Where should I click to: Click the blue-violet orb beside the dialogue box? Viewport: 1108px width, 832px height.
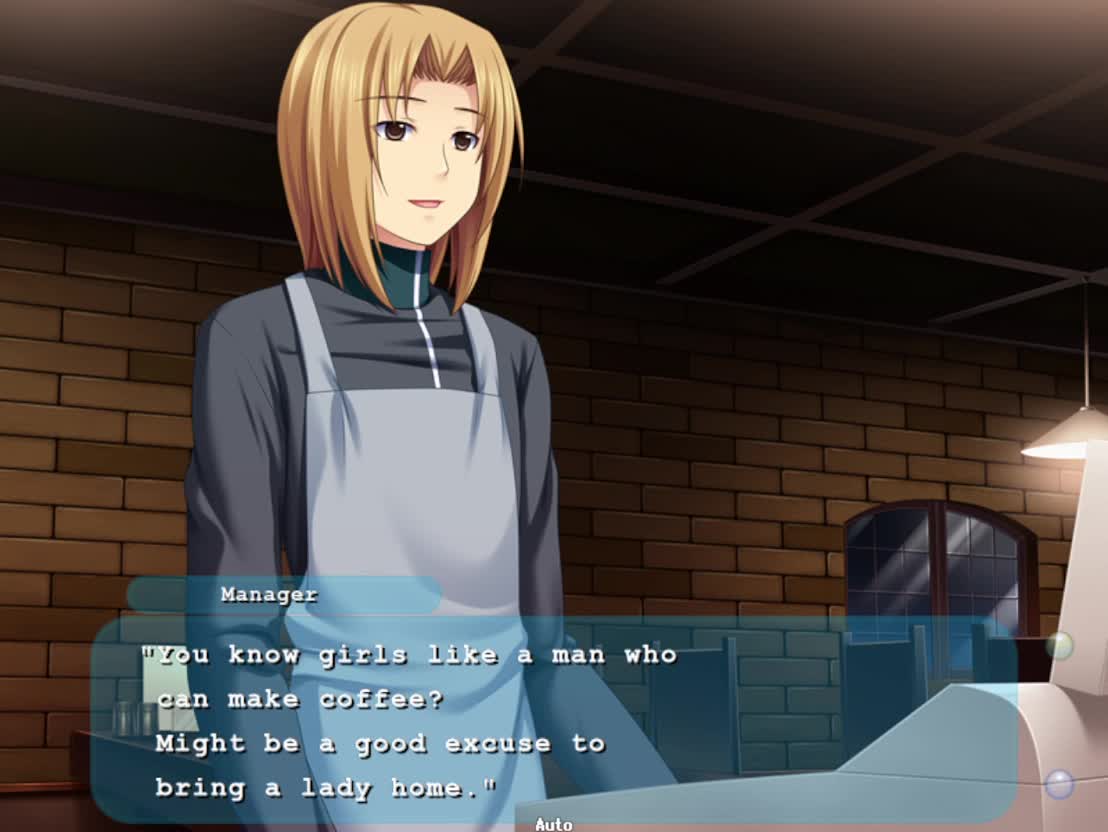(x=1059, y=783)
